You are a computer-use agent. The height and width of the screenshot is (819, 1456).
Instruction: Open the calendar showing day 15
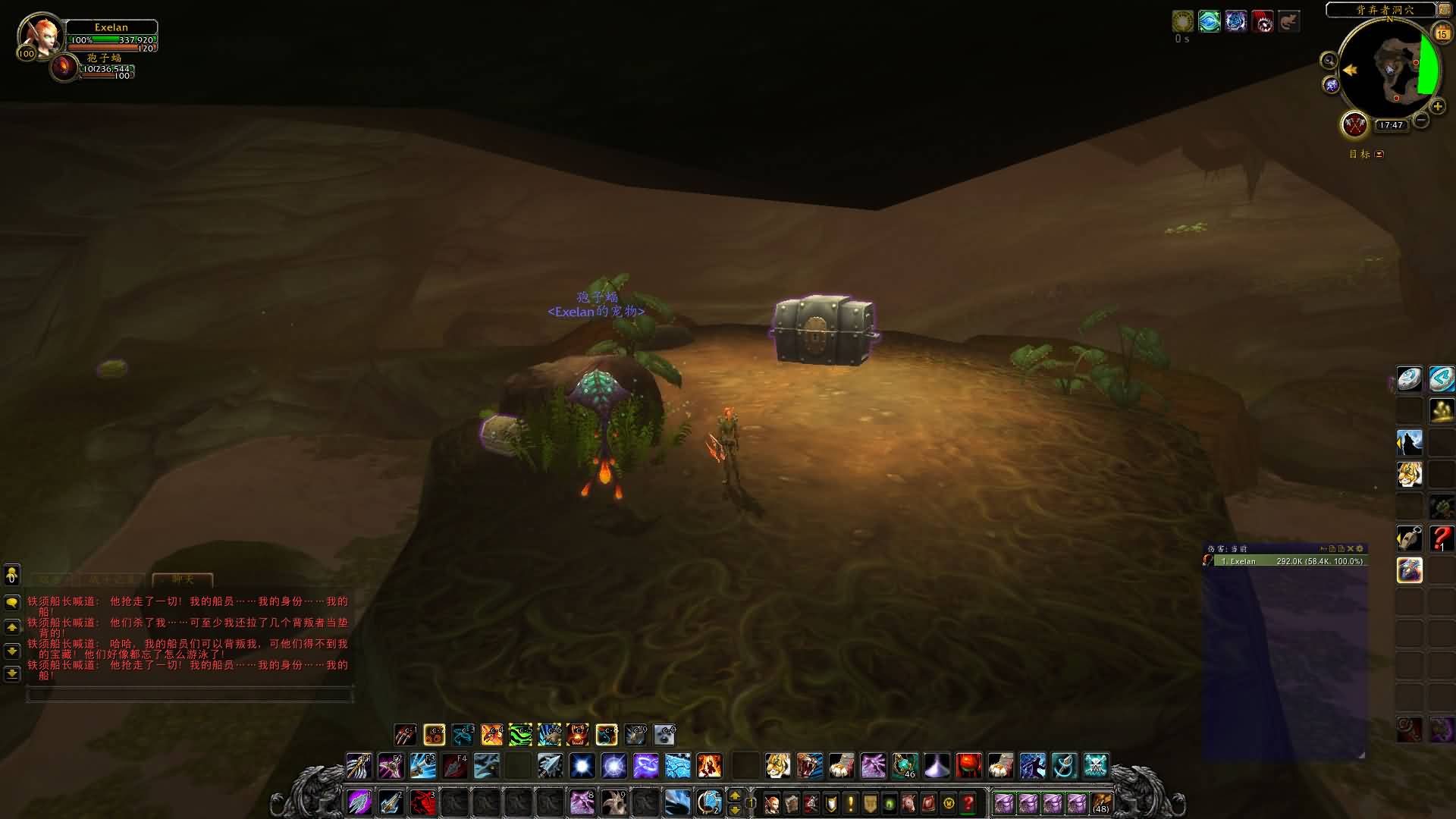(1442, 33)
